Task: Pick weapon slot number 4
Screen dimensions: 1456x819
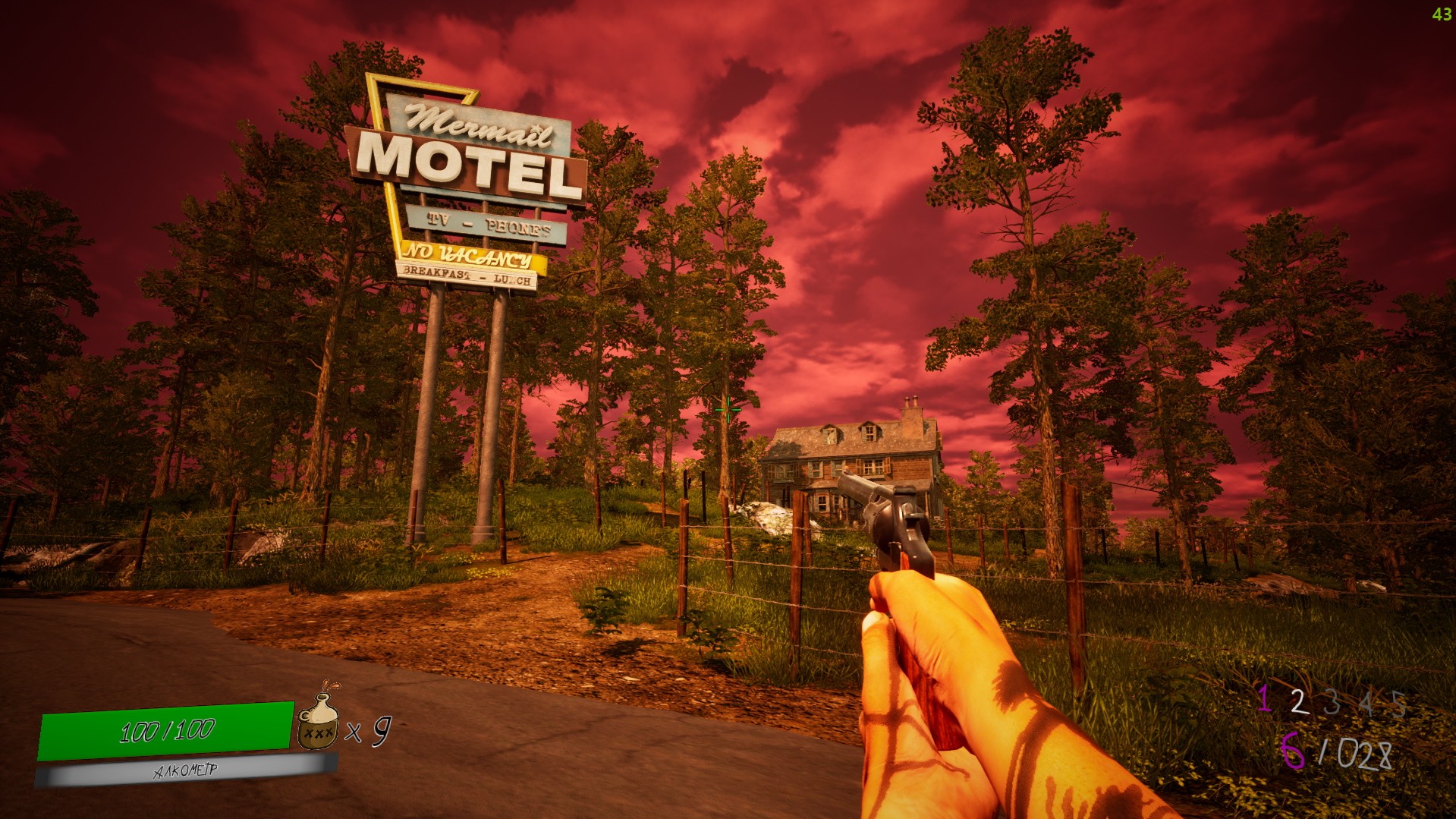Action: tap(1366, 704)
